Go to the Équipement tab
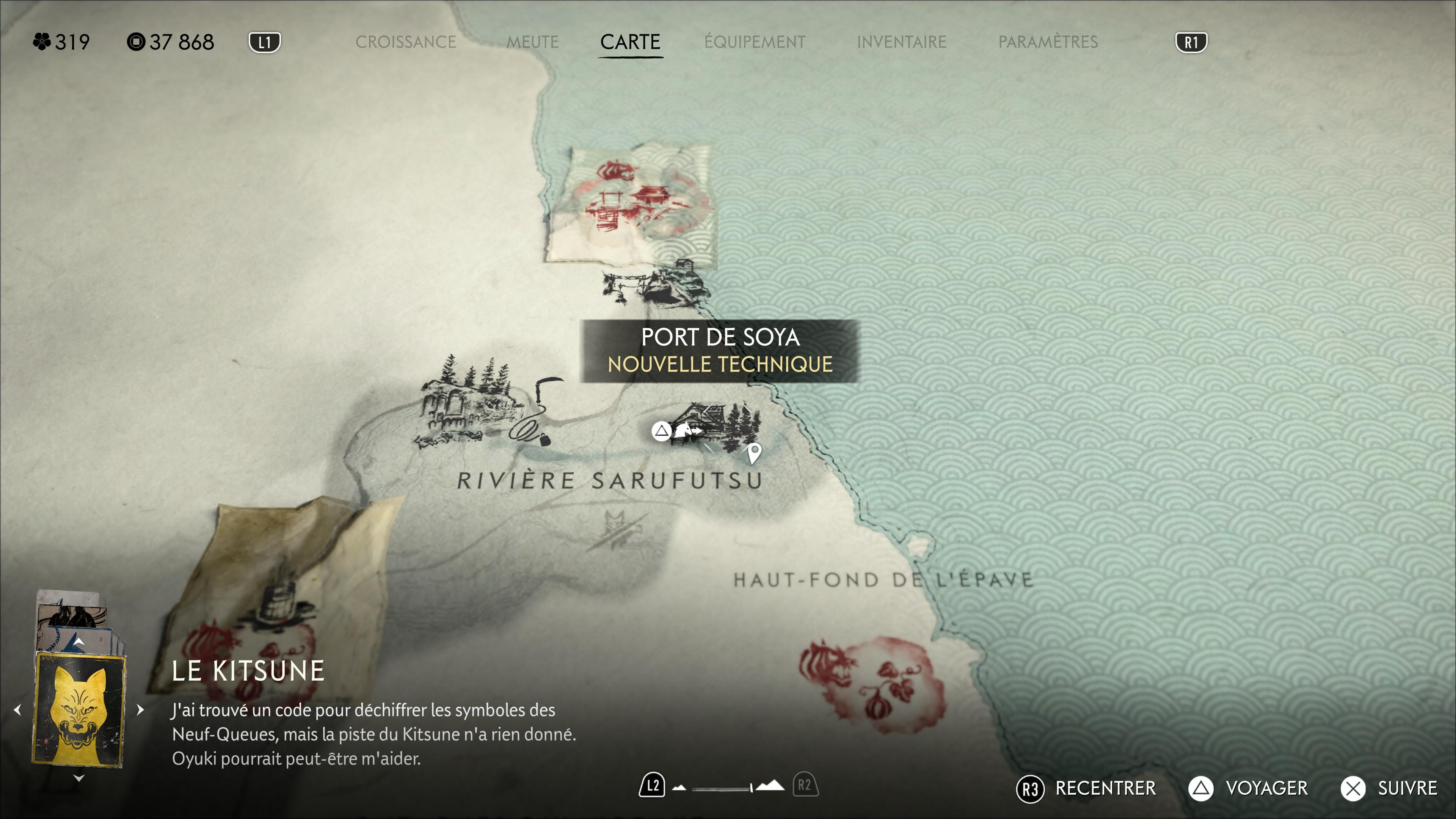The height and width of the screenshot is (819, 1456). tap(755, 42)
